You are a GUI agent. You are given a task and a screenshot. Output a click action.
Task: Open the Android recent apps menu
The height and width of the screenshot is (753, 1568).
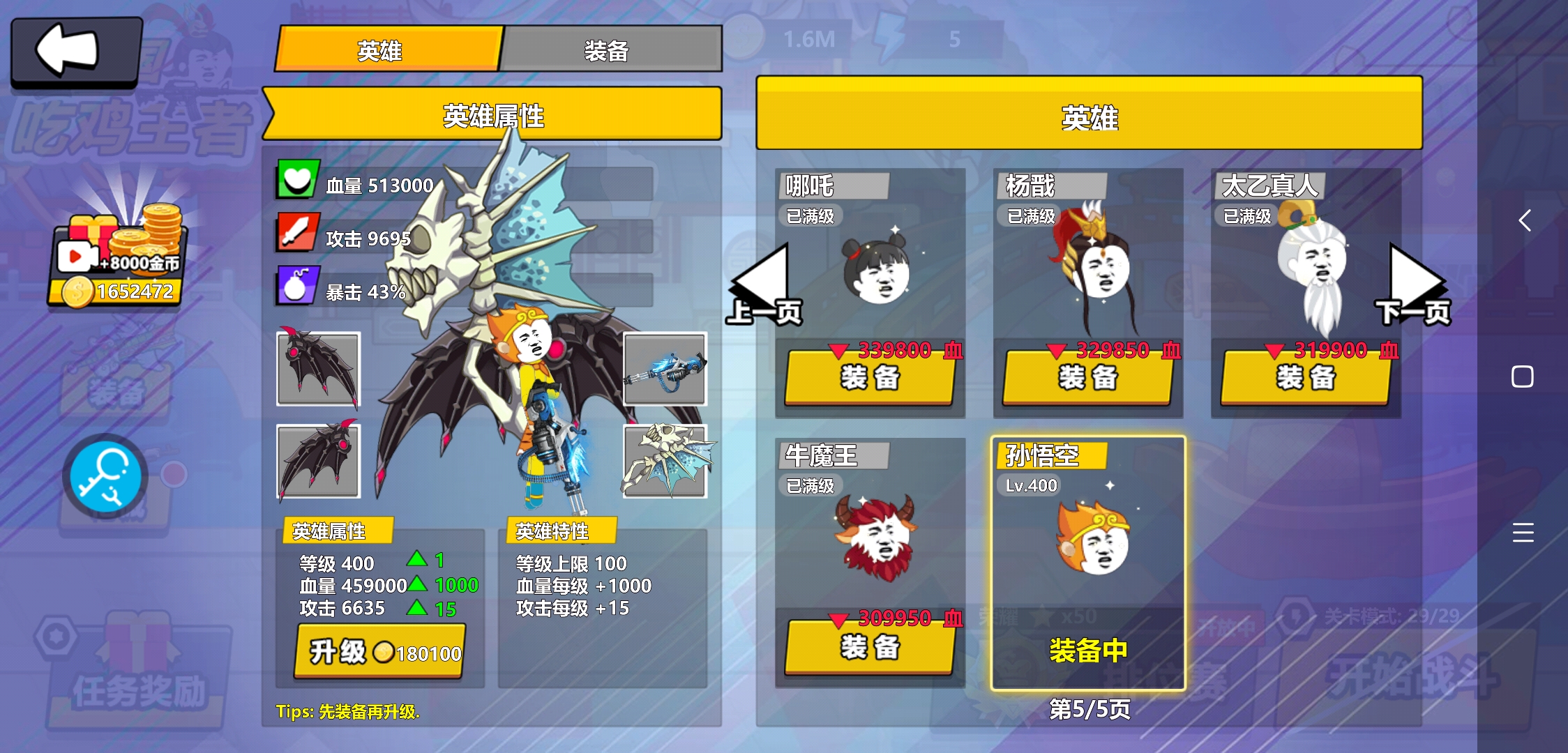tap(1523, 532)
